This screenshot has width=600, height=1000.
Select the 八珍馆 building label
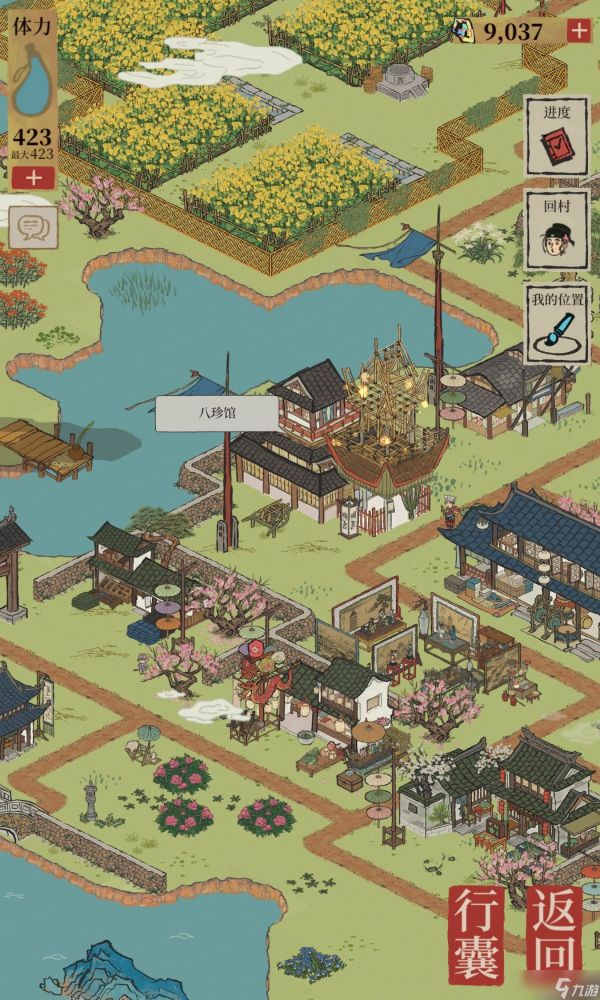click(202, 412)
